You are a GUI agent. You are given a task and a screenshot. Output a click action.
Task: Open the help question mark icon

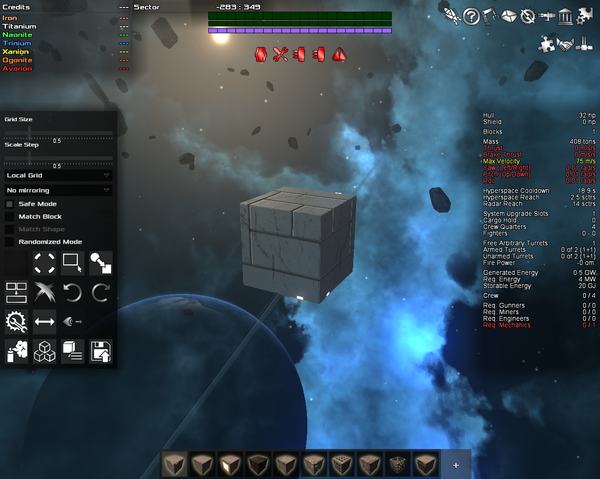(x=470, y=14)
